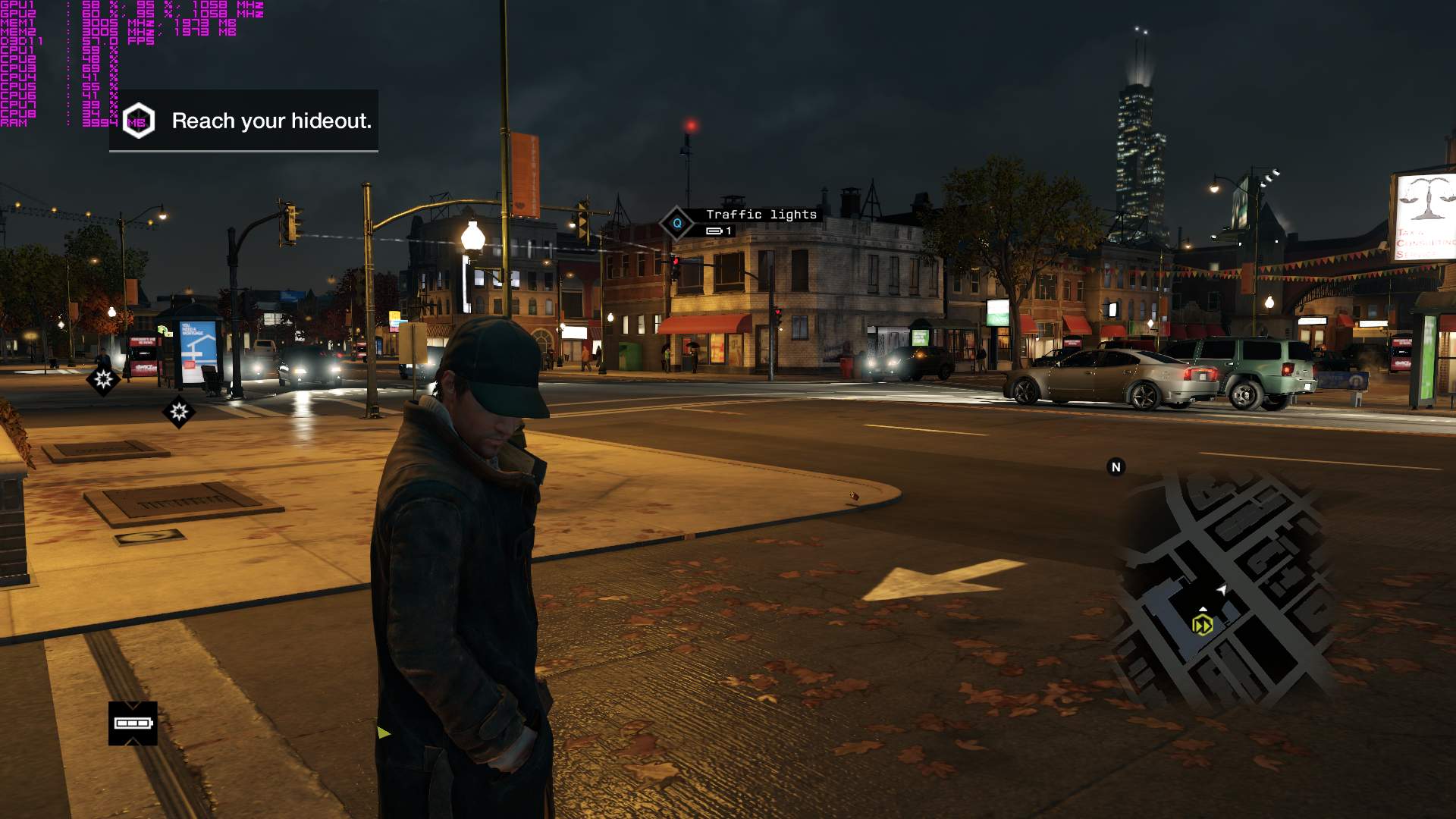The width and height of the screenshot is (1456, 819).
Task: Select the yellow hideout marker on the minimap
Action: tap(1202, 625)
